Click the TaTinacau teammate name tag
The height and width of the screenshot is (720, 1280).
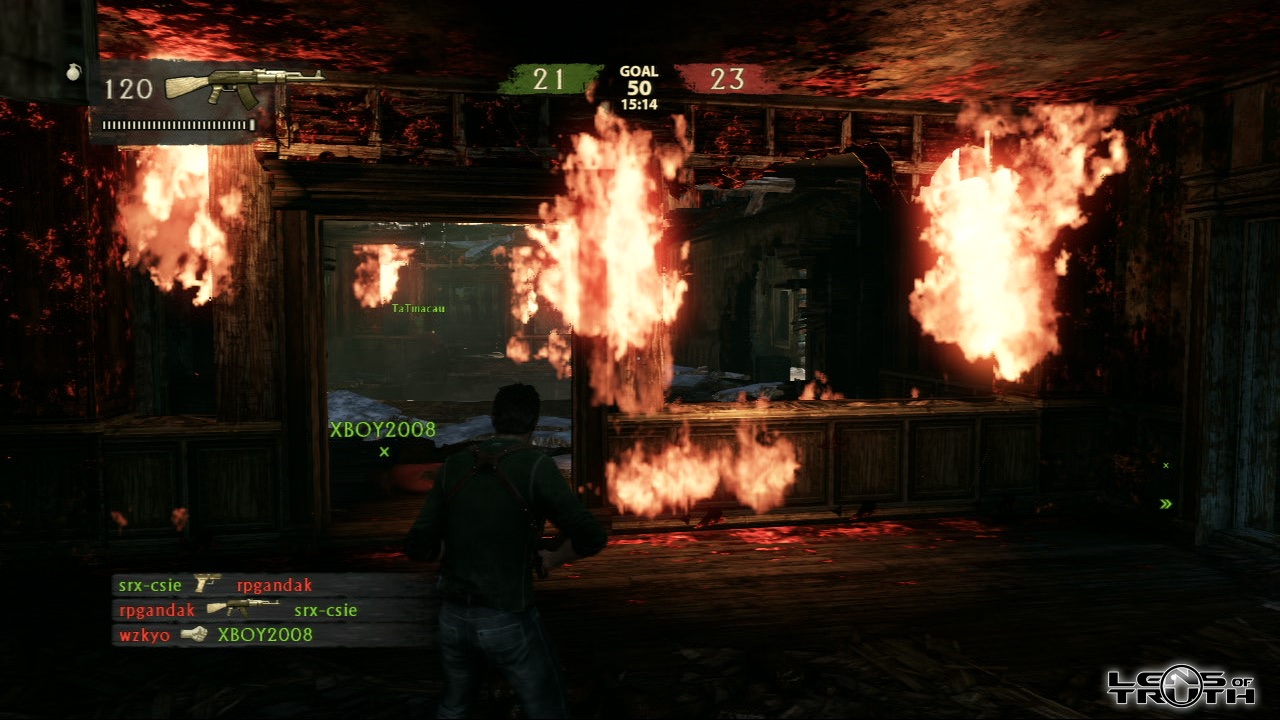[x=418, y=309]
